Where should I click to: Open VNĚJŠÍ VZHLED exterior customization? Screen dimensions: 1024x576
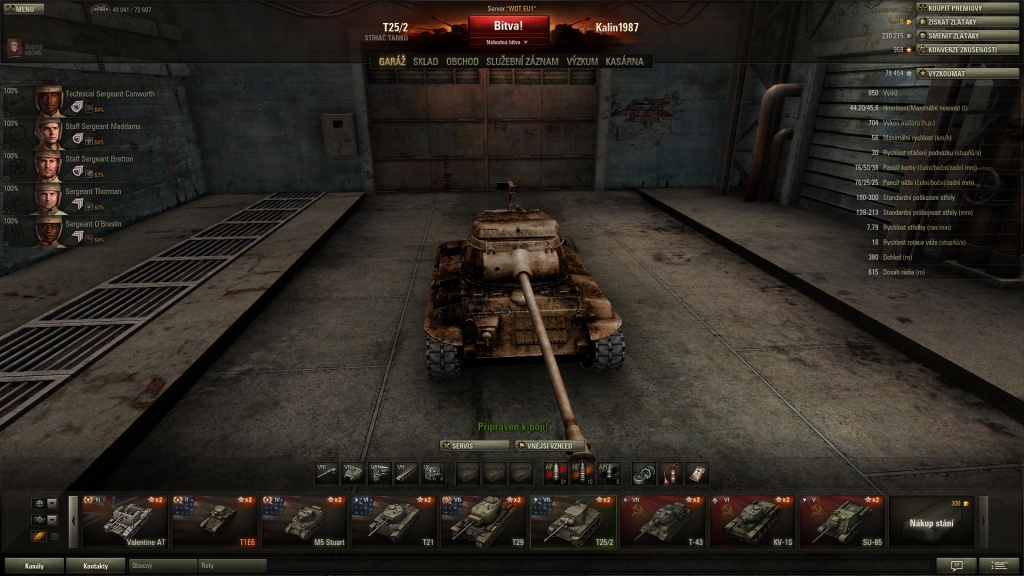point(549,445)
